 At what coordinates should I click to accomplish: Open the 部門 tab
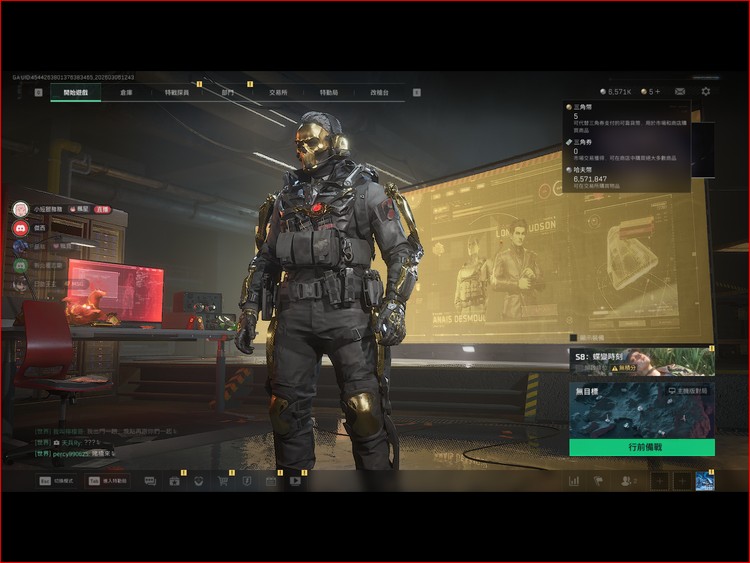[x=227, y=92]
